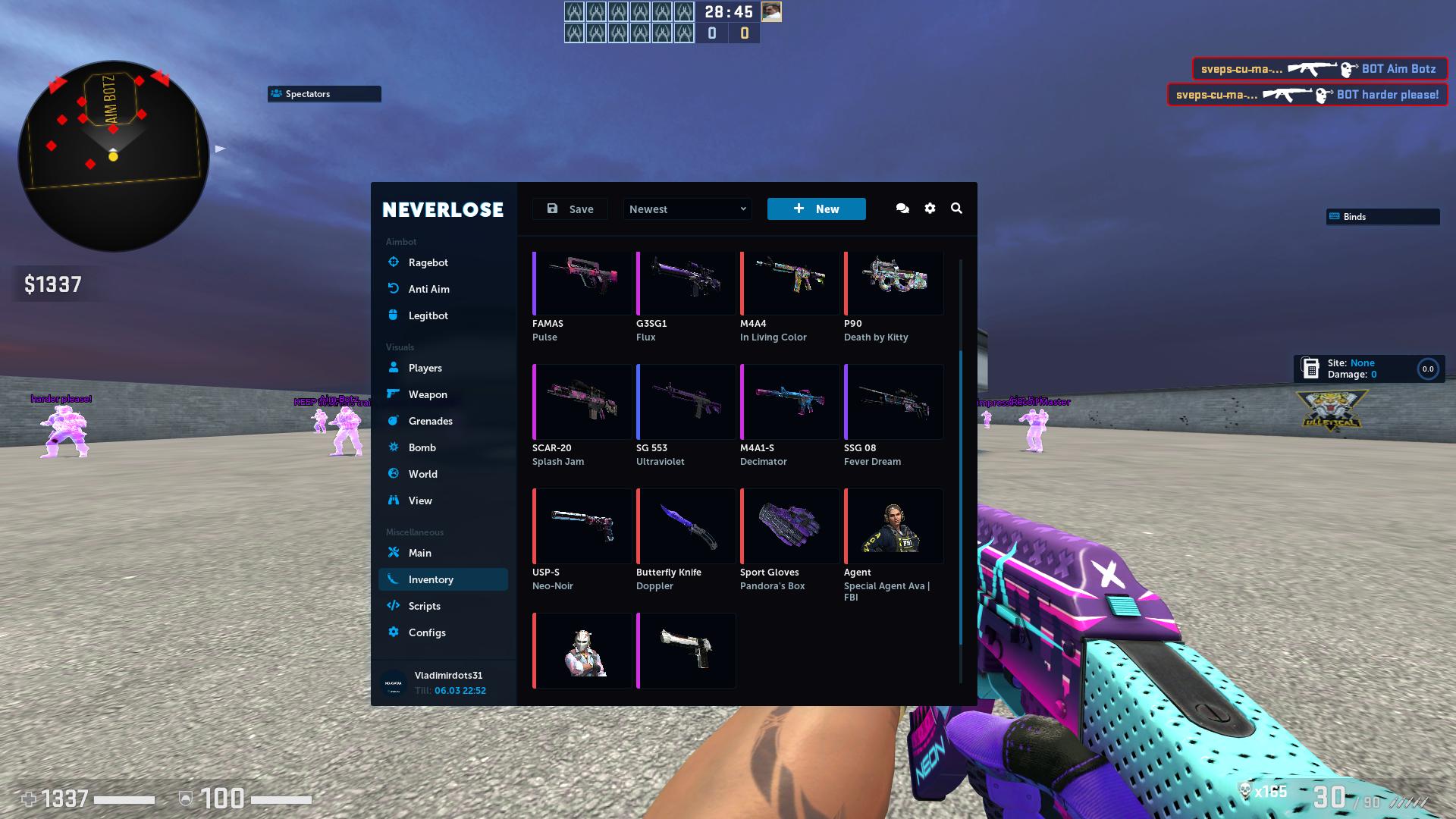Expand the Players visuals section
The width and height of the screenshot is (1456, 819).
tap(394, 368)
